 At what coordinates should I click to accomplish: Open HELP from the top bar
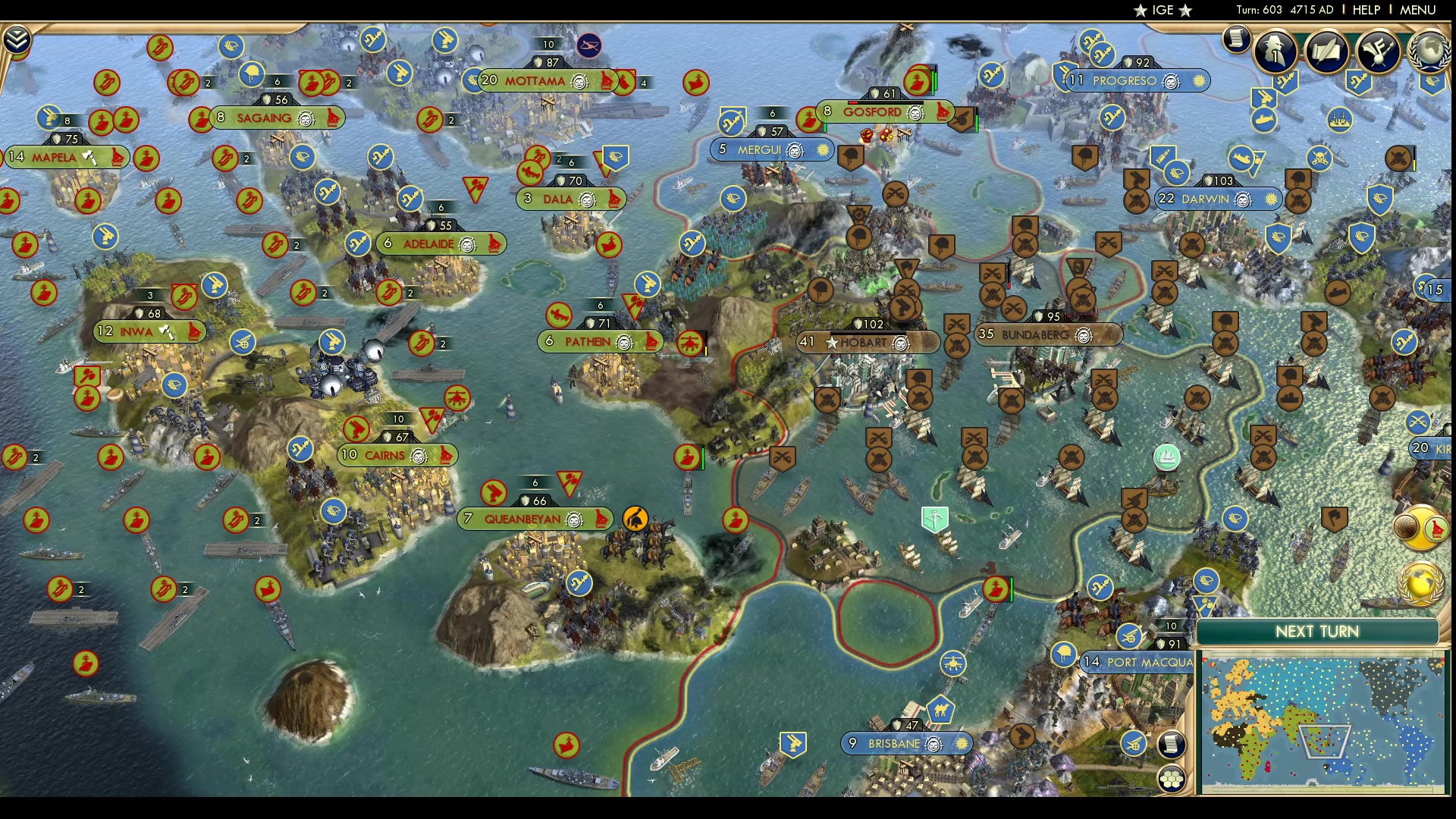click(x=1367, y=10)
